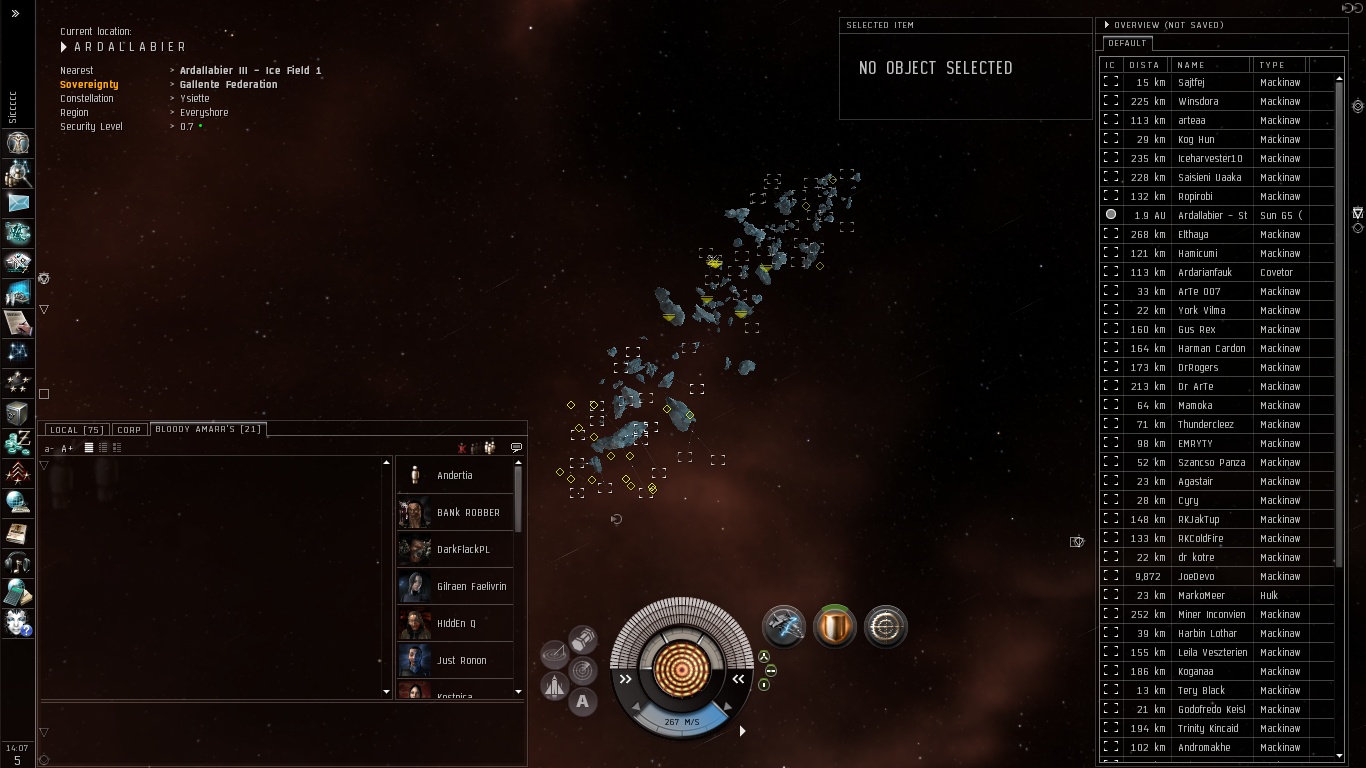Open the mail envelope icon in sidebar
Viewport: 1366px width, 768px height.
coord(18,203)
